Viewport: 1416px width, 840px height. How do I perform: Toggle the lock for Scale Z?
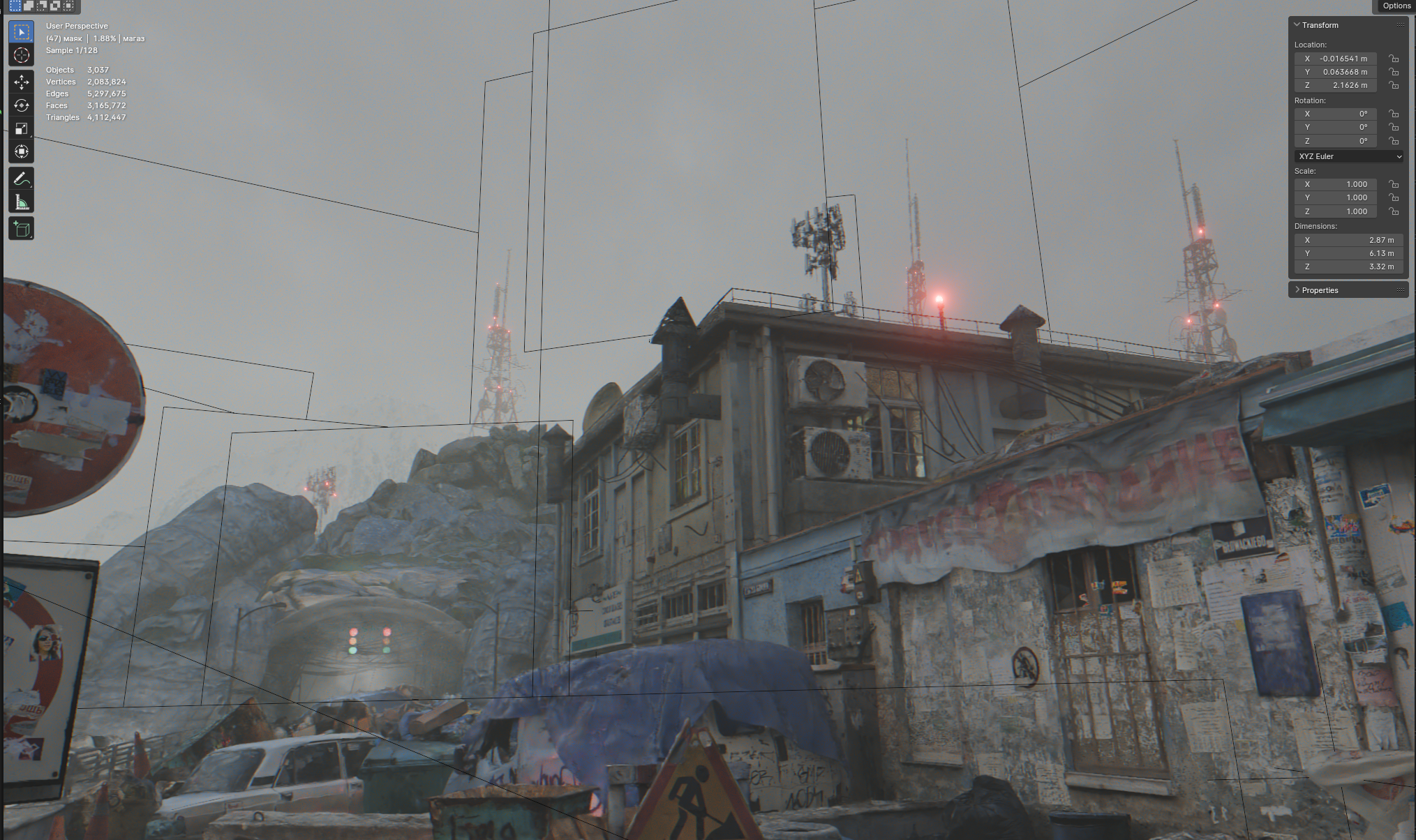[1394, 211]
